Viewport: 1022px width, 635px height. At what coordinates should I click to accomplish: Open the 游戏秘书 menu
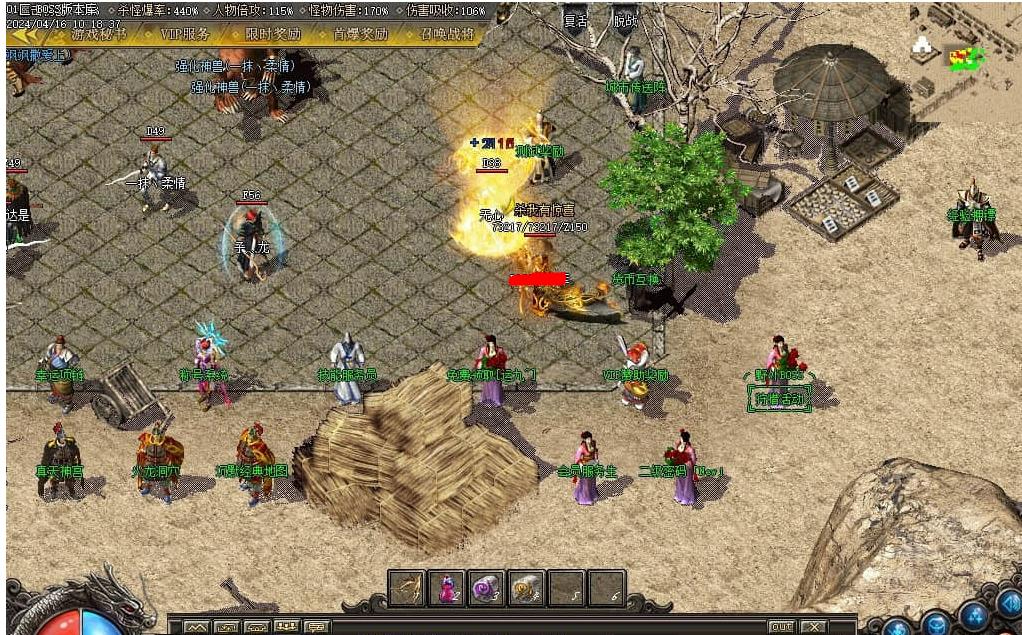(x=98, y=33)
